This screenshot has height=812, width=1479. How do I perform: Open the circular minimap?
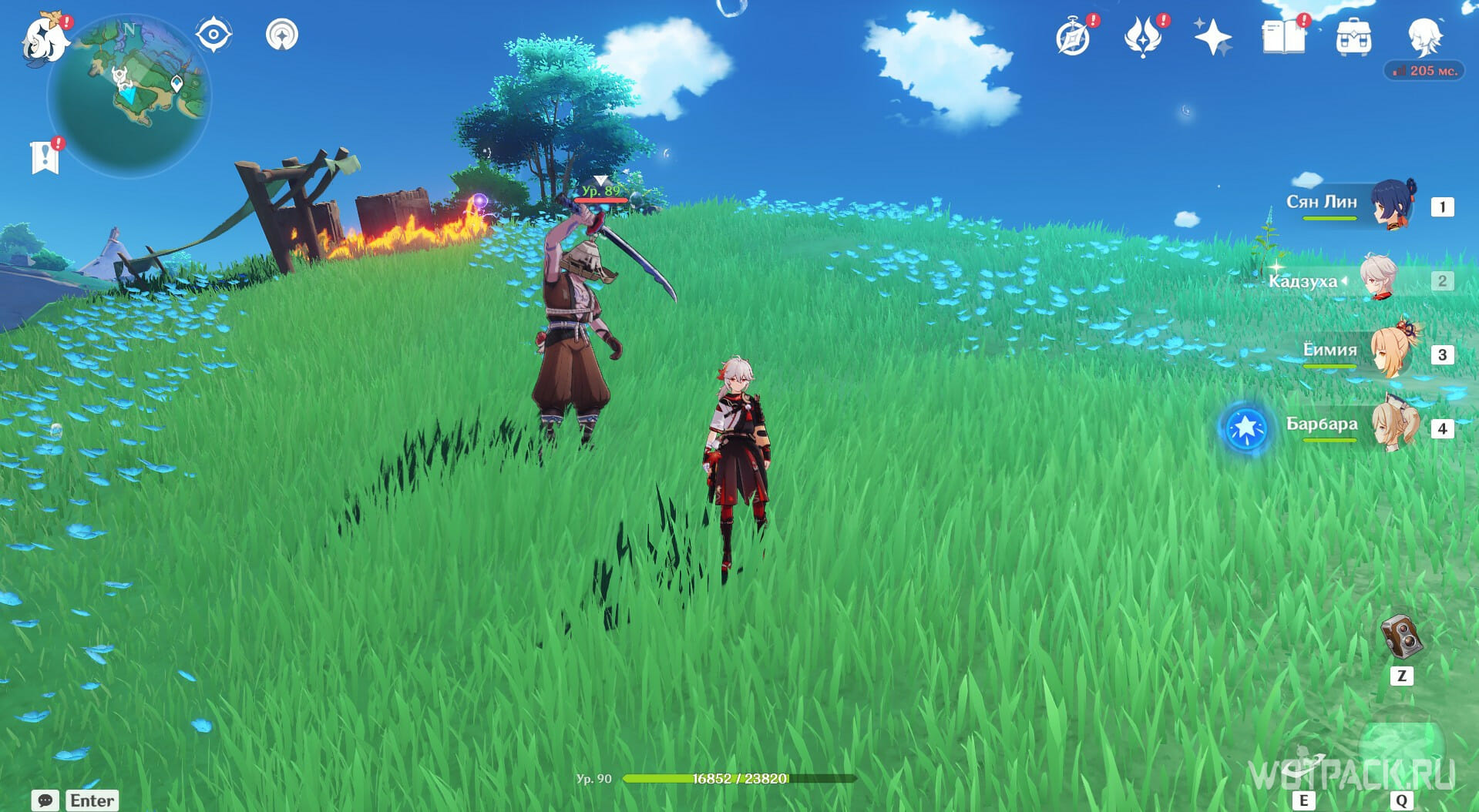pyautogui.click(x=129, y=96)
